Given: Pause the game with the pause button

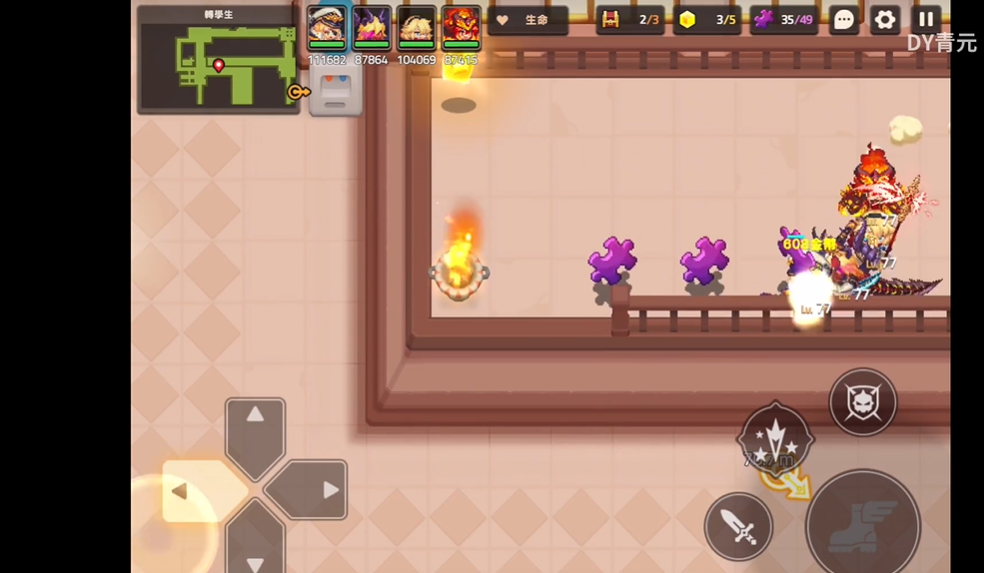Looking at the screenshot, I should 927,19.
